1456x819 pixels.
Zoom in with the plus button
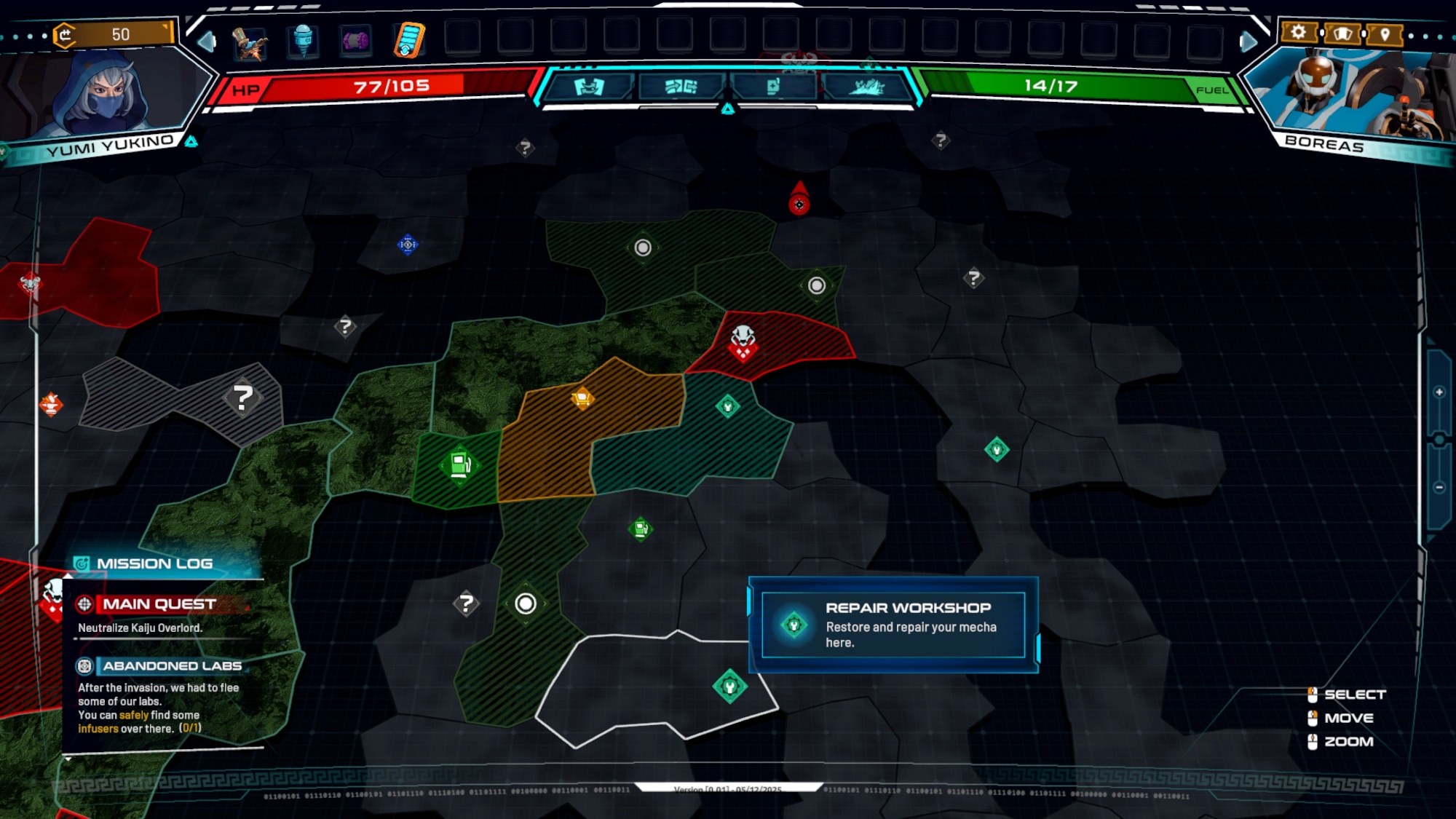pyautogui.click(x=1439, y=392)
